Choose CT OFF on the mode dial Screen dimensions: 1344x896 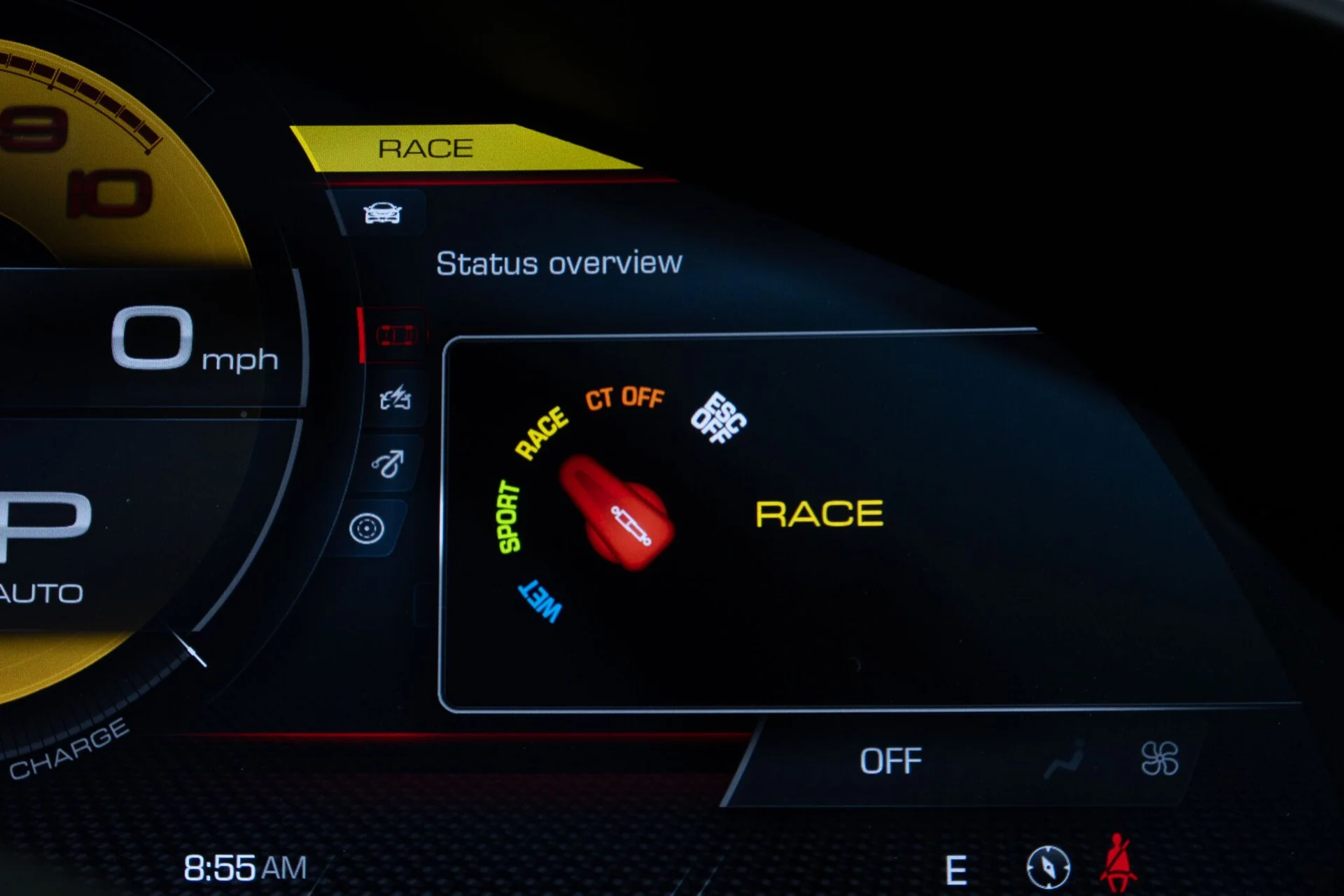tap(624, 398)
